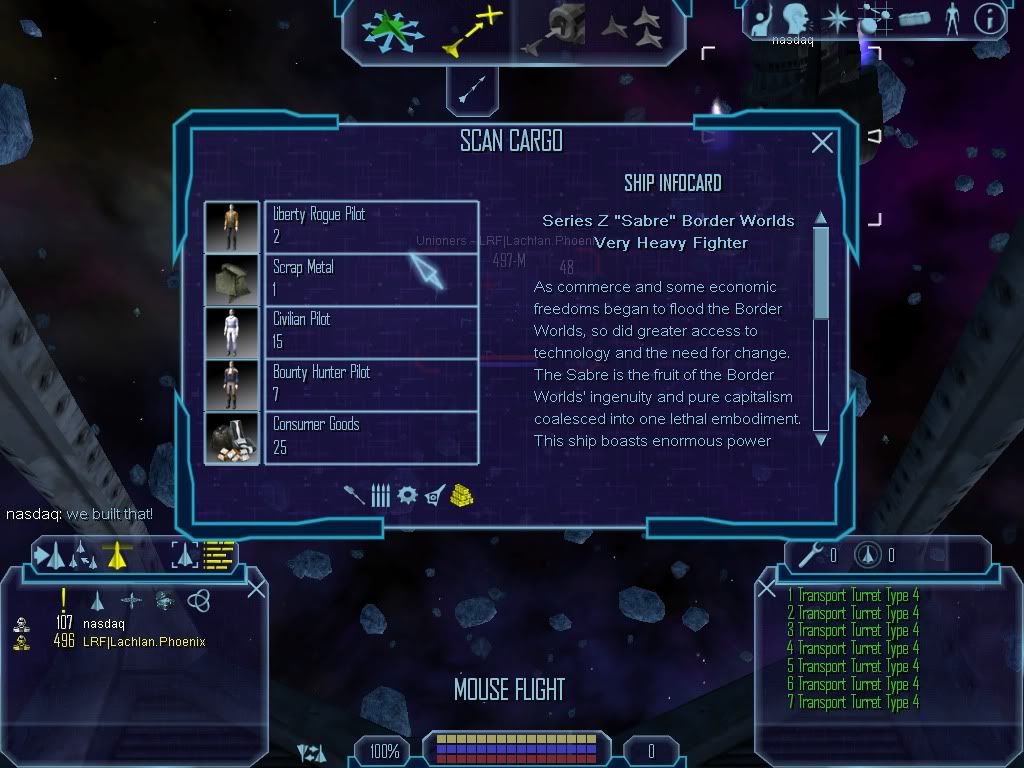
Task: Engage the Formation maneuver icon
Action: coord(632,30)
